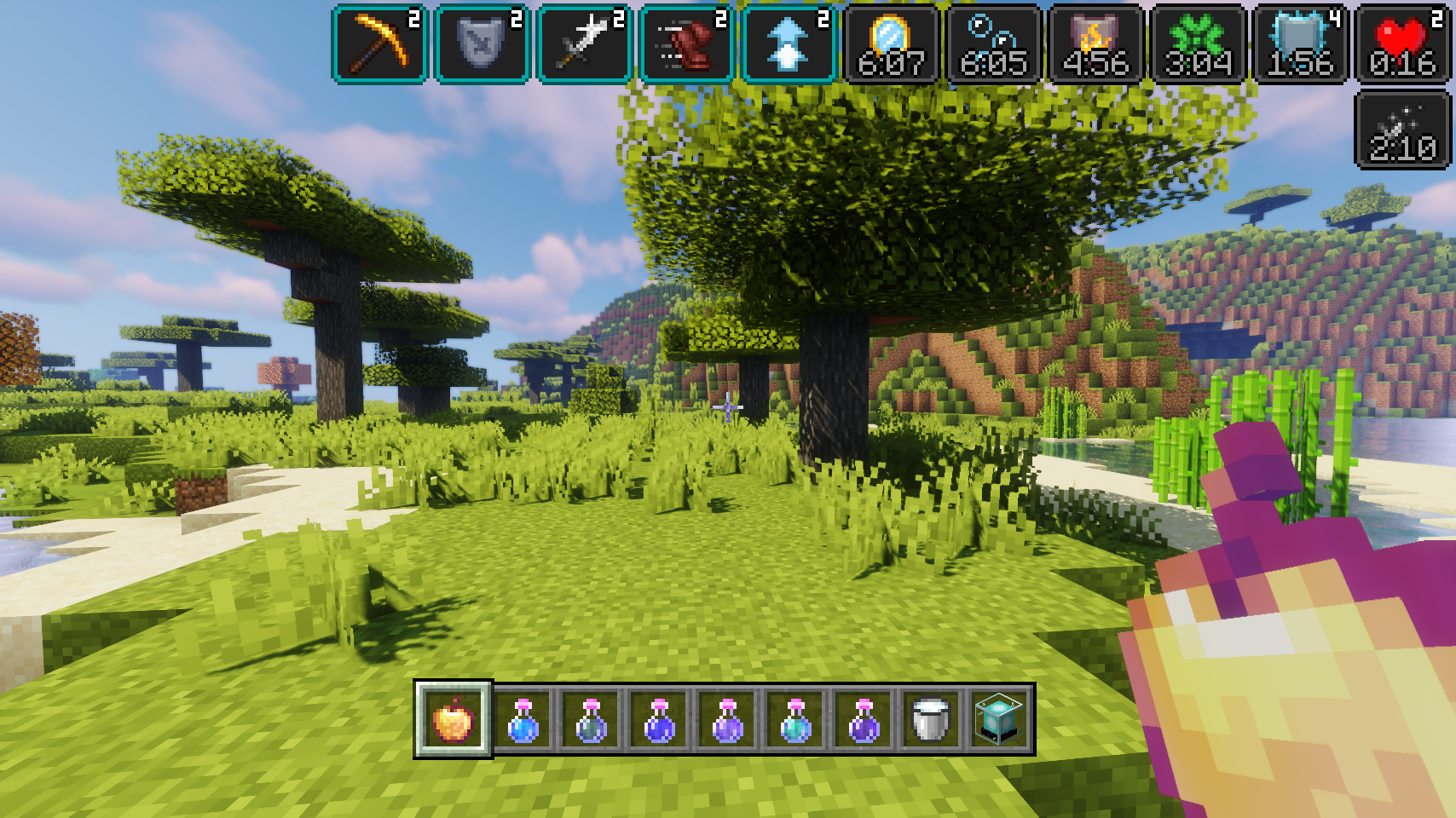Click the grey shield Resistance effect icon
1456x818 pixels.
click(x=482, y=44)
